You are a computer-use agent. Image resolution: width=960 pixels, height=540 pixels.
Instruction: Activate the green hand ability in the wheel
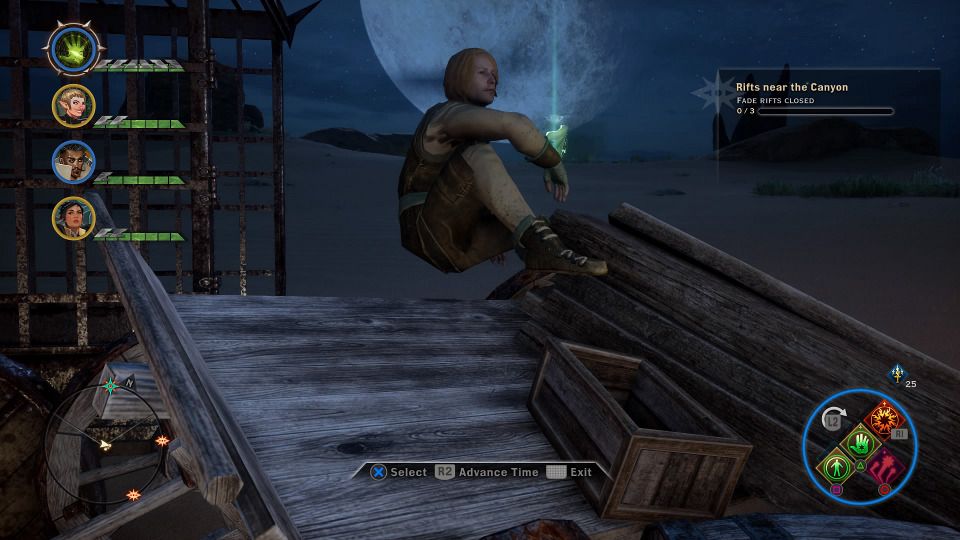[x=859, y=442]
